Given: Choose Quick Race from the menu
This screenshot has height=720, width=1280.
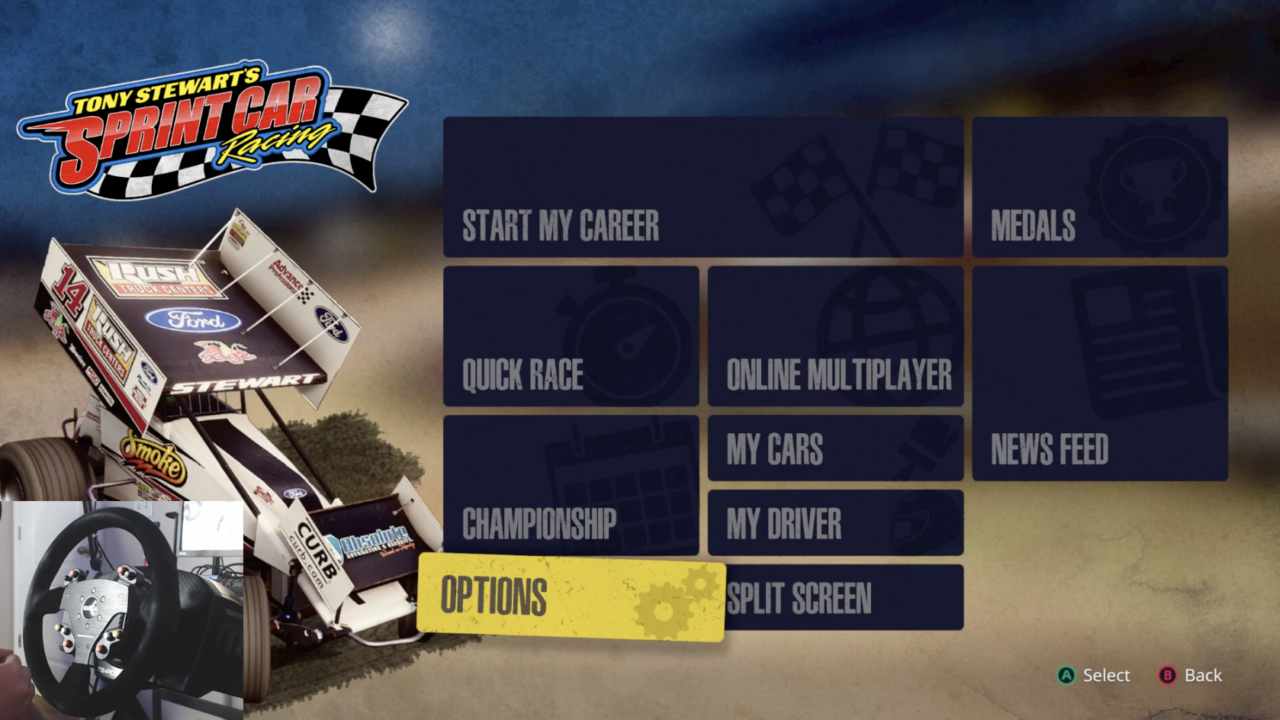Looking at the screenshot, I should [x=570, y=336].
